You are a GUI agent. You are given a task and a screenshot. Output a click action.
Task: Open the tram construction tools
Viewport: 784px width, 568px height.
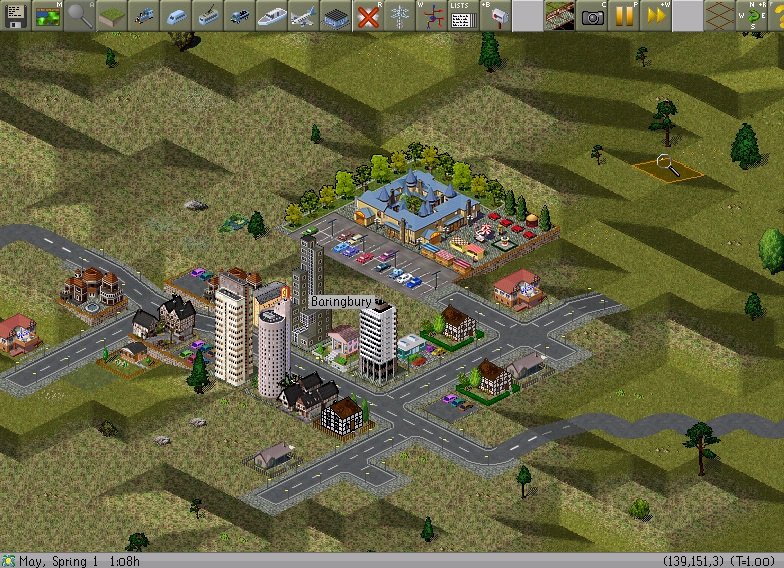(207, 15)
